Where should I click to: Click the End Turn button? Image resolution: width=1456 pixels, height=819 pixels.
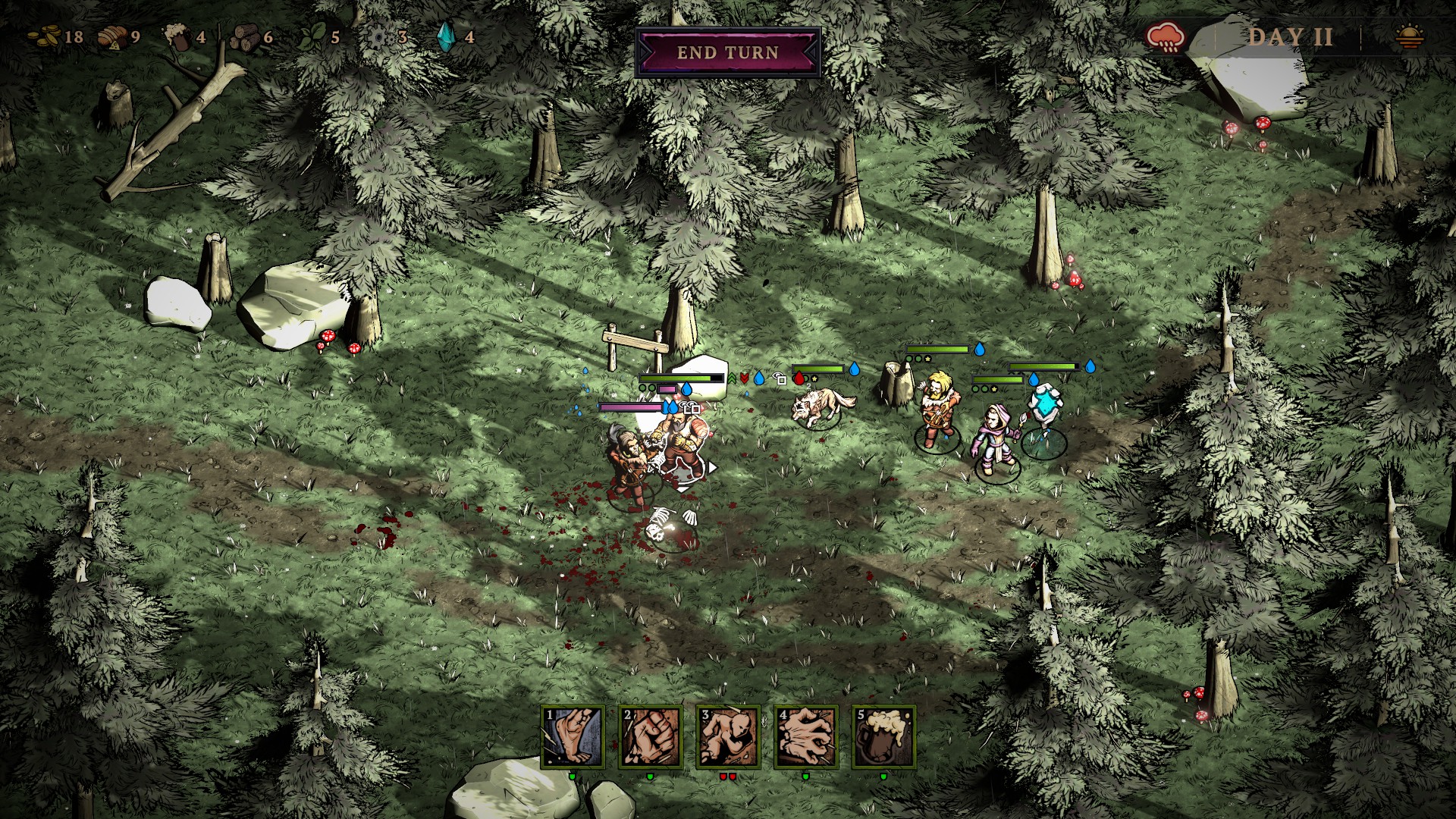tap(727, 52)
